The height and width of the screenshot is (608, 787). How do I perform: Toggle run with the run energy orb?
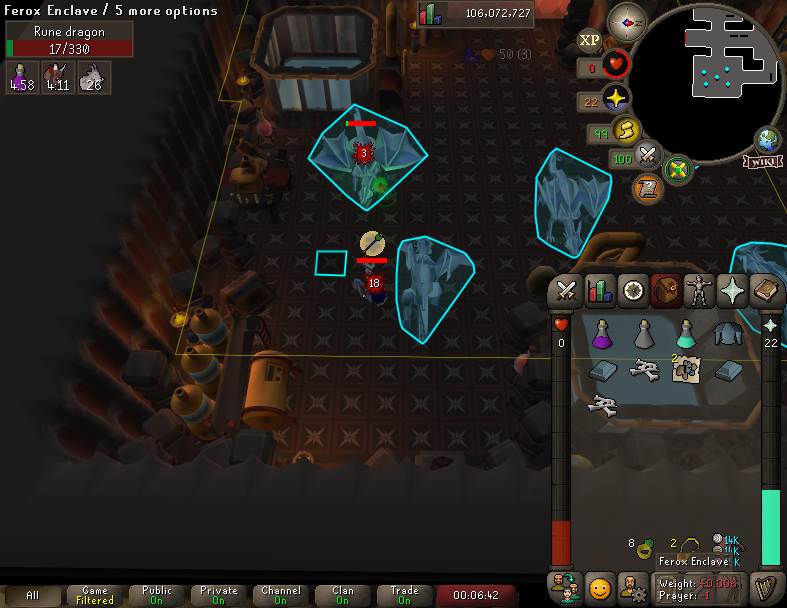[627, 131]
